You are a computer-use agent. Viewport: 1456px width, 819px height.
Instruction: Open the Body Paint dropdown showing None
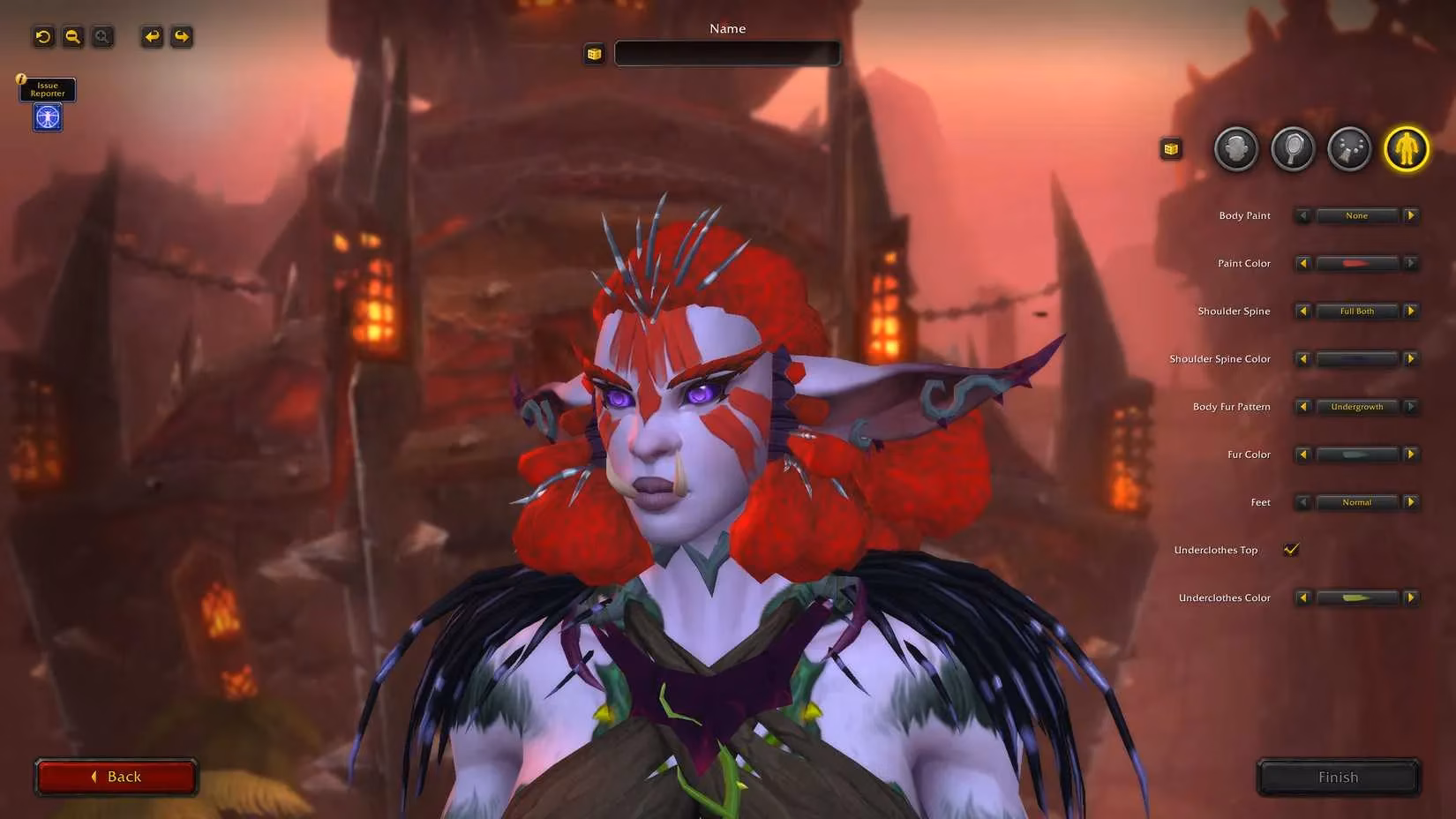pos(1356,215)
